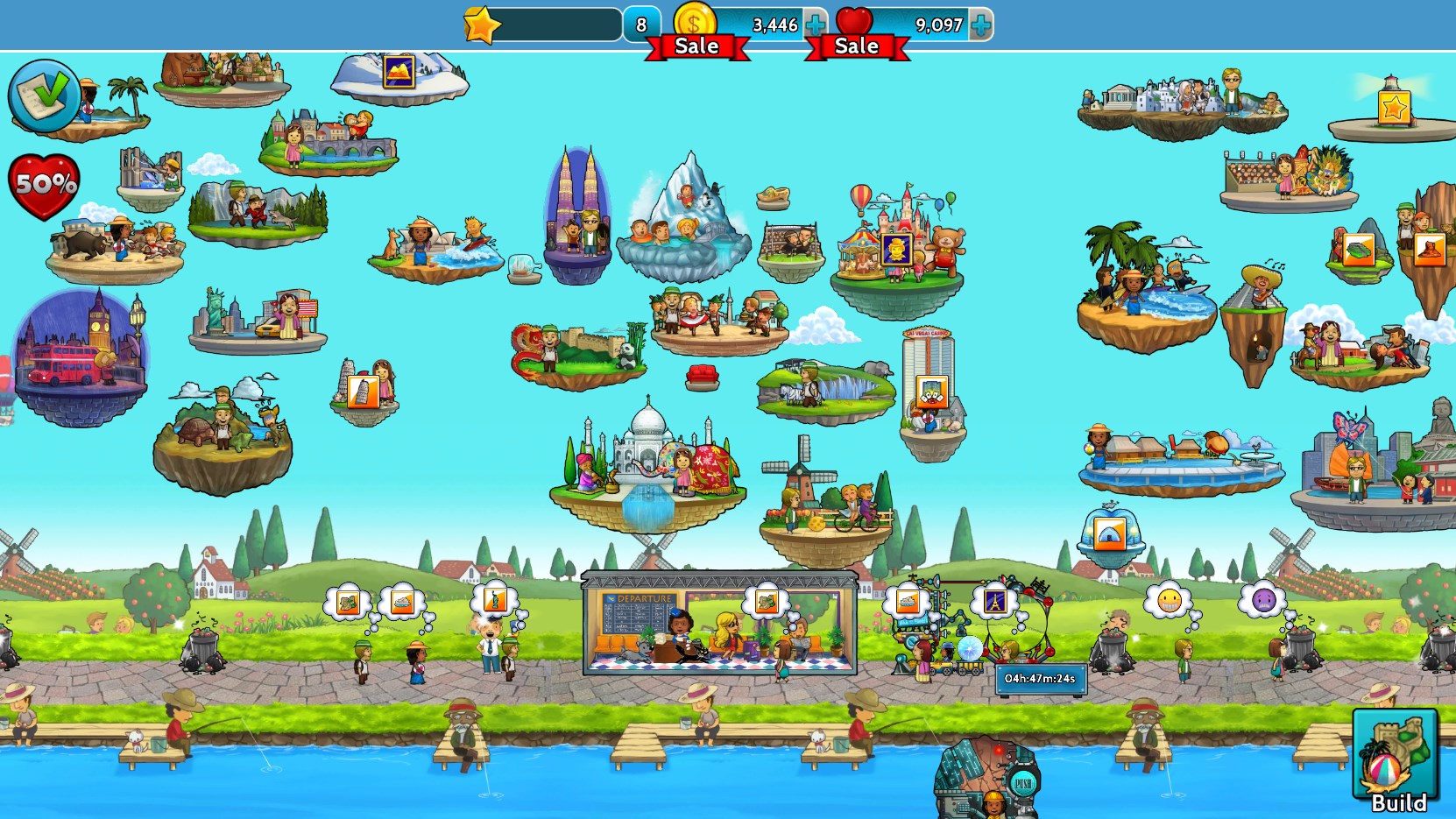Select the Eiffel Tower thought bubble
Viewport: 1456px width, 819px height.
point(994,601)
